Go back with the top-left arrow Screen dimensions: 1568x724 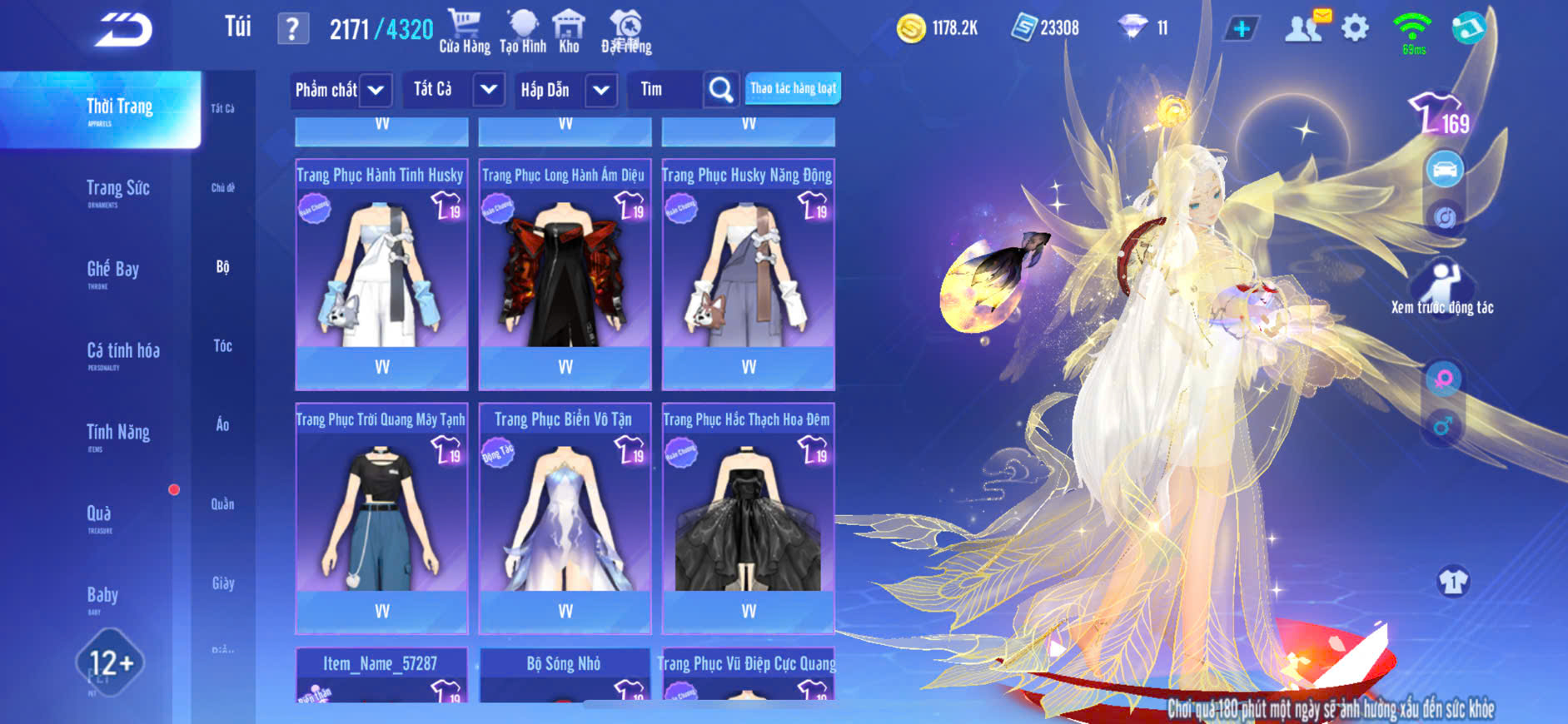124,30
